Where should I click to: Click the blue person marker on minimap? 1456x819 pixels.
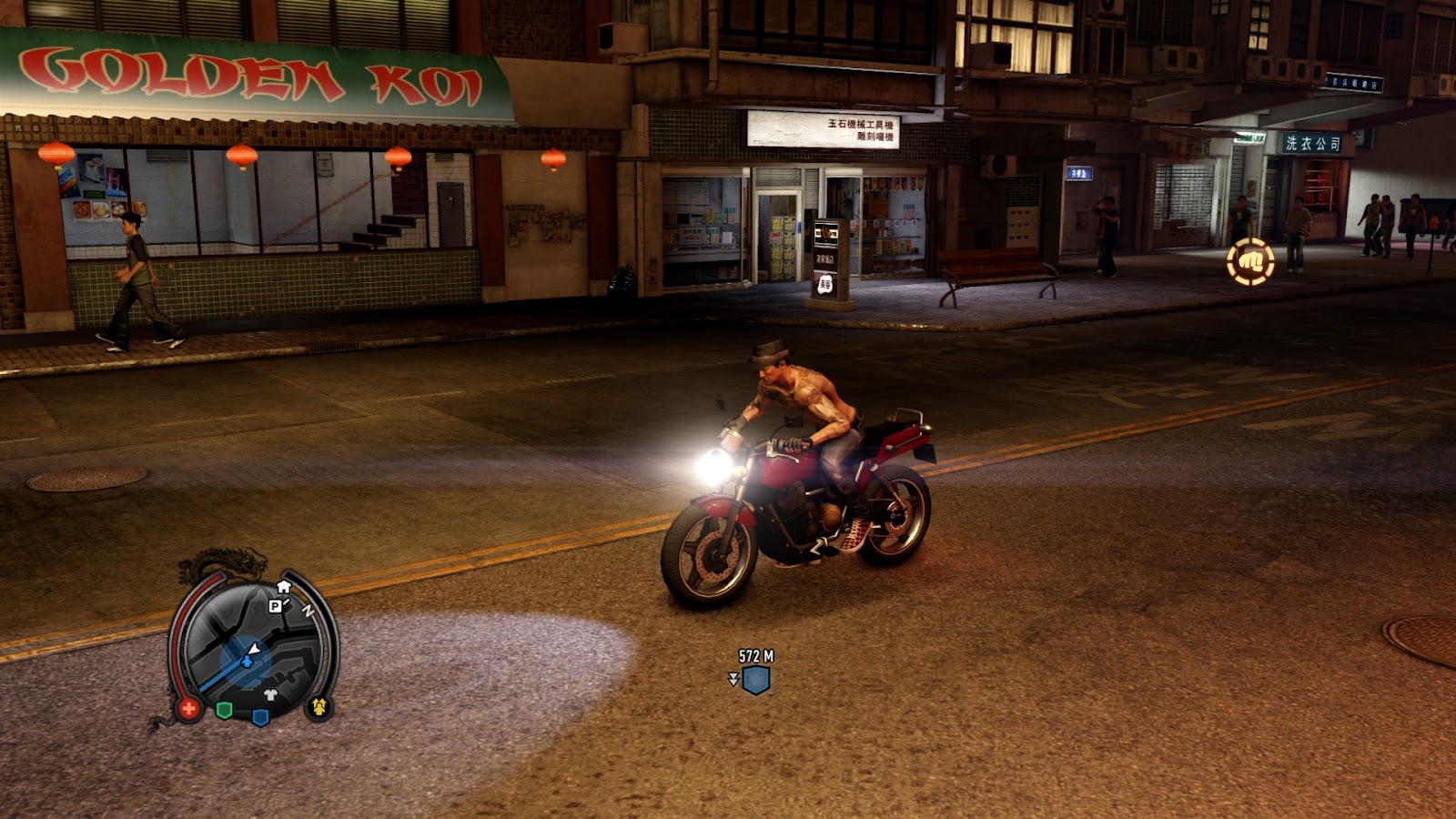coord(246,662)
